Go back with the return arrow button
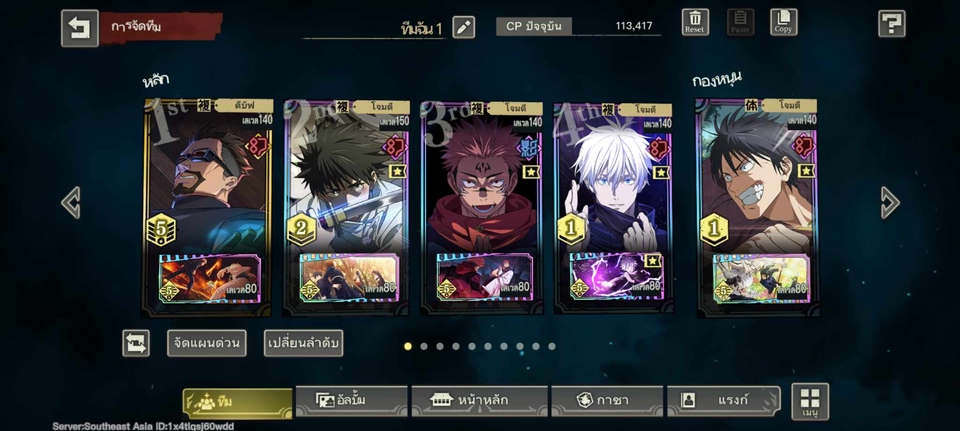The image size is (960, 431). point(80,28)
